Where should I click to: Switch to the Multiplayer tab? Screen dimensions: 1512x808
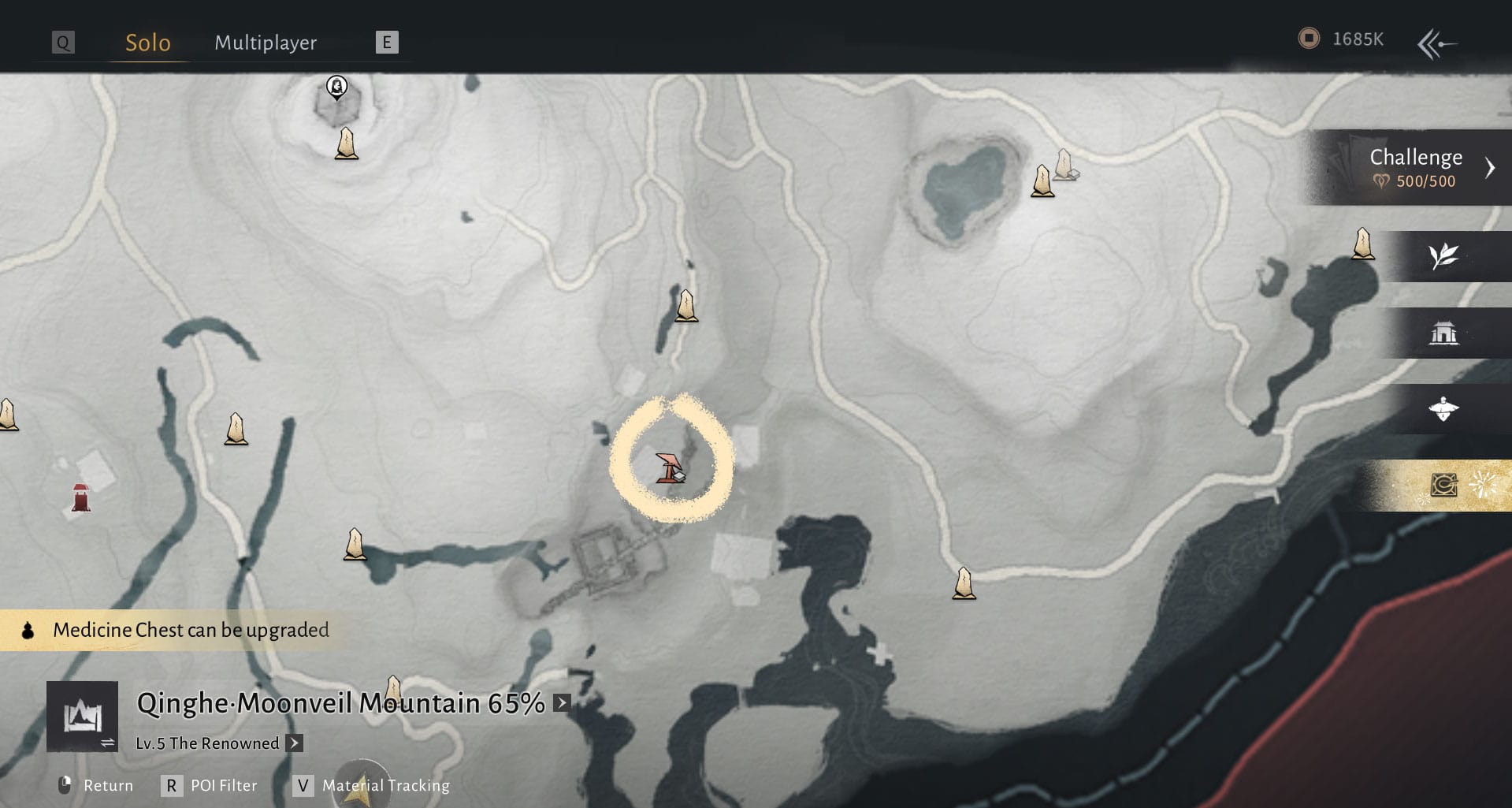point(266,43)
